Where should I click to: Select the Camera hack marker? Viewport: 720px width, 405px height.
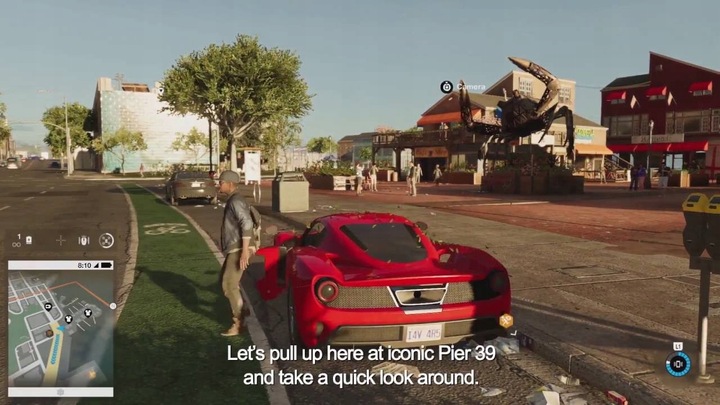click(446, 87)
